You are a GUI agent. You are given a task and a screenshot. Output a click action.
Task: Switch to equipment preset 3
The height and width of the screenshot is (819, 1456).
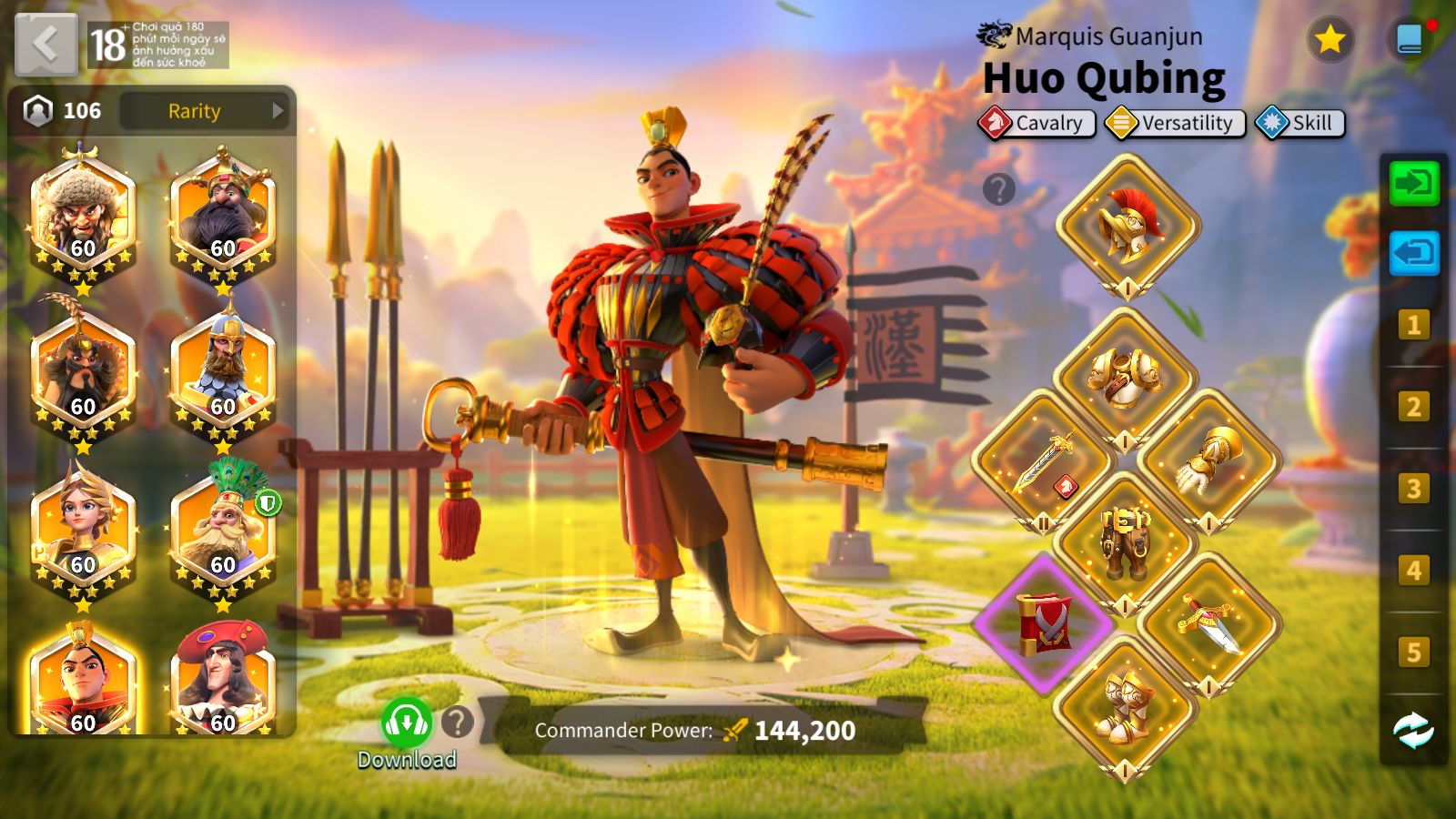pyautogui.click(x=1413, y=489)
